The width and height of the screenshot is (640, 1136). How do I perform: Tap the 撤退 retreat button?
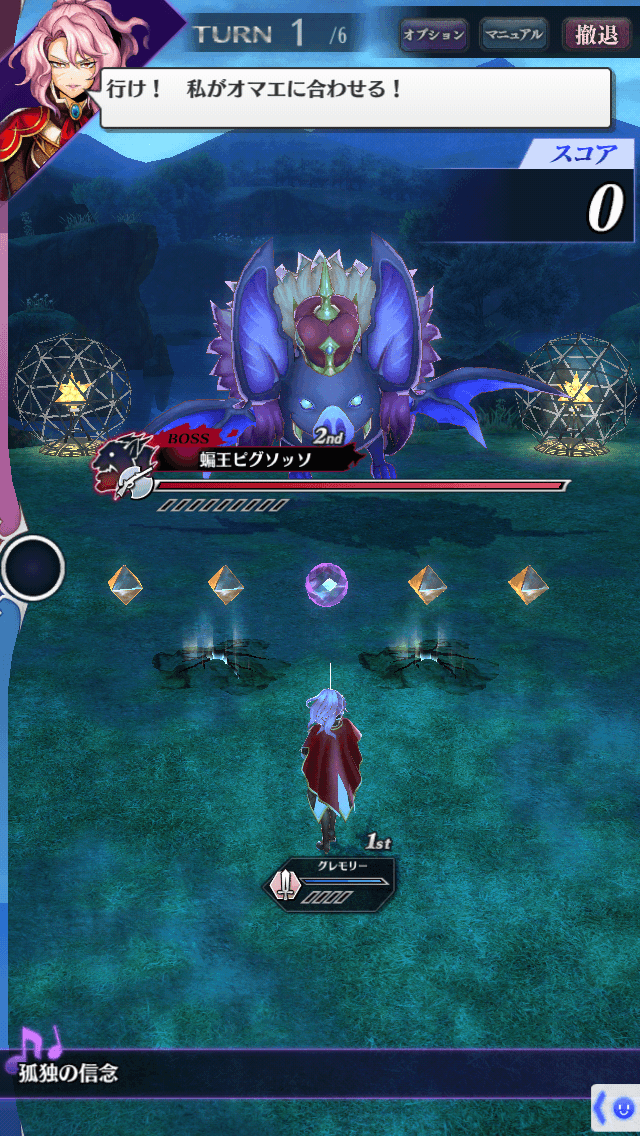tap(597, 35)
